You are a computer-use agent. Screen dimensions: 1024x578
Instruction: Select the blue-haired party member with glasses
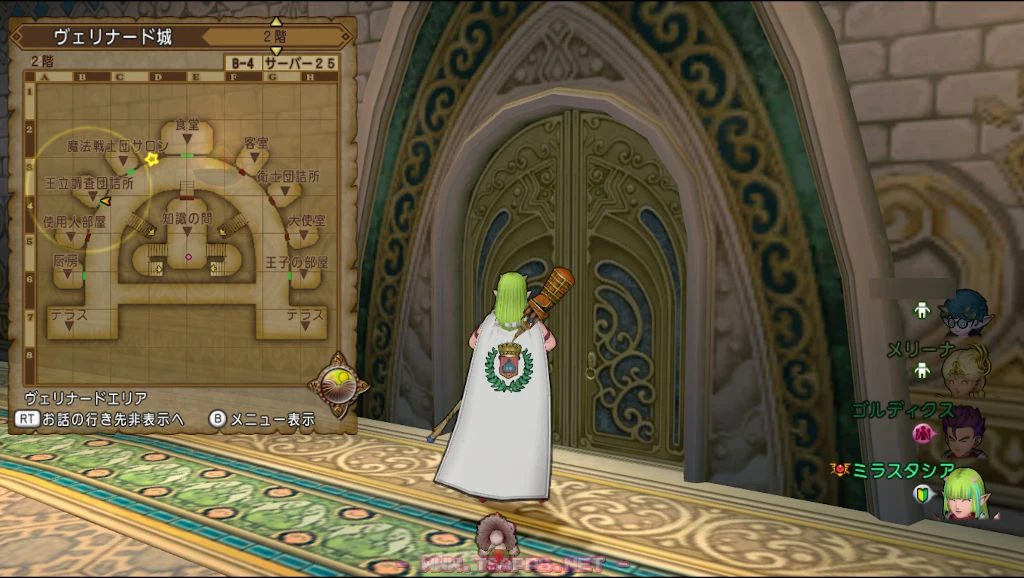point(967,312)
